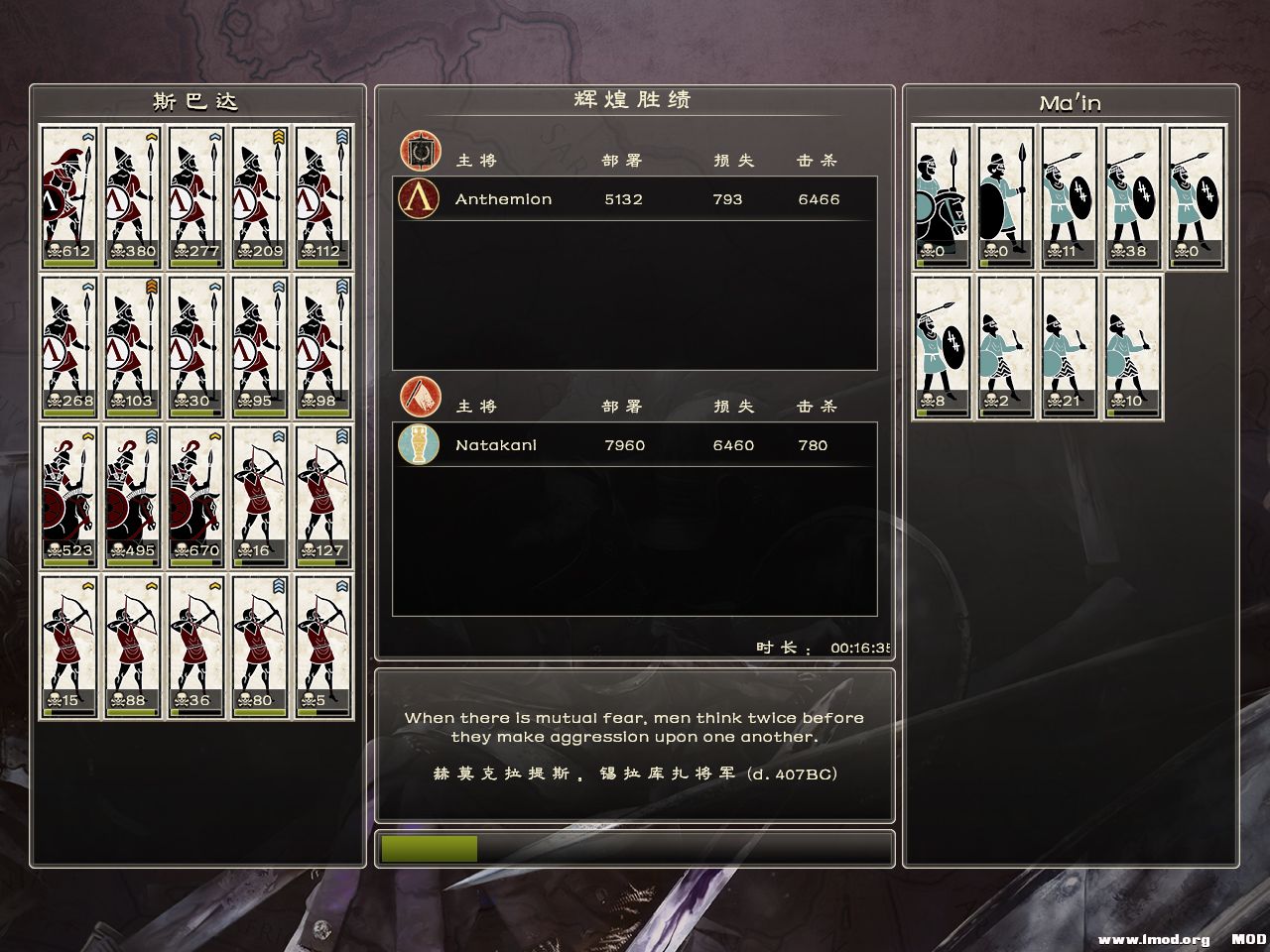1270x952 pixels.
Task: Choose the Ma'in unit showing 21 kills
Action: pyautogui.click(x=1070, y=347)
